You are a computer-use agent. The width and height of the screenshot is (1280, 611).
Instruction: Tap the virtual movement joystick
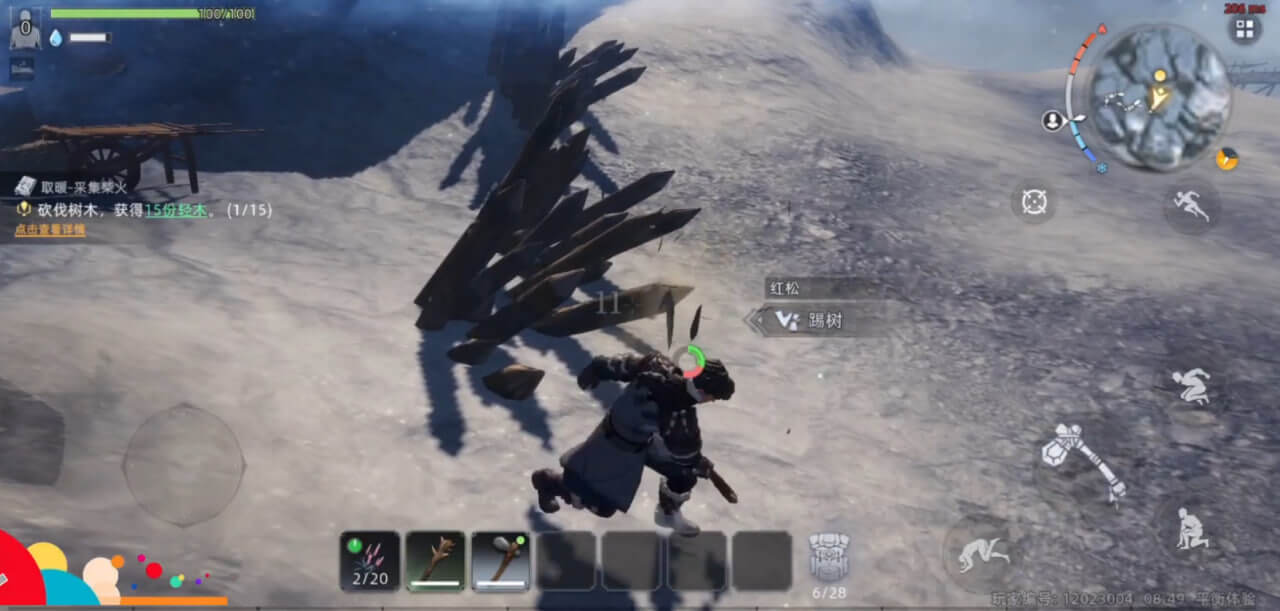click(x=183, y=464)
